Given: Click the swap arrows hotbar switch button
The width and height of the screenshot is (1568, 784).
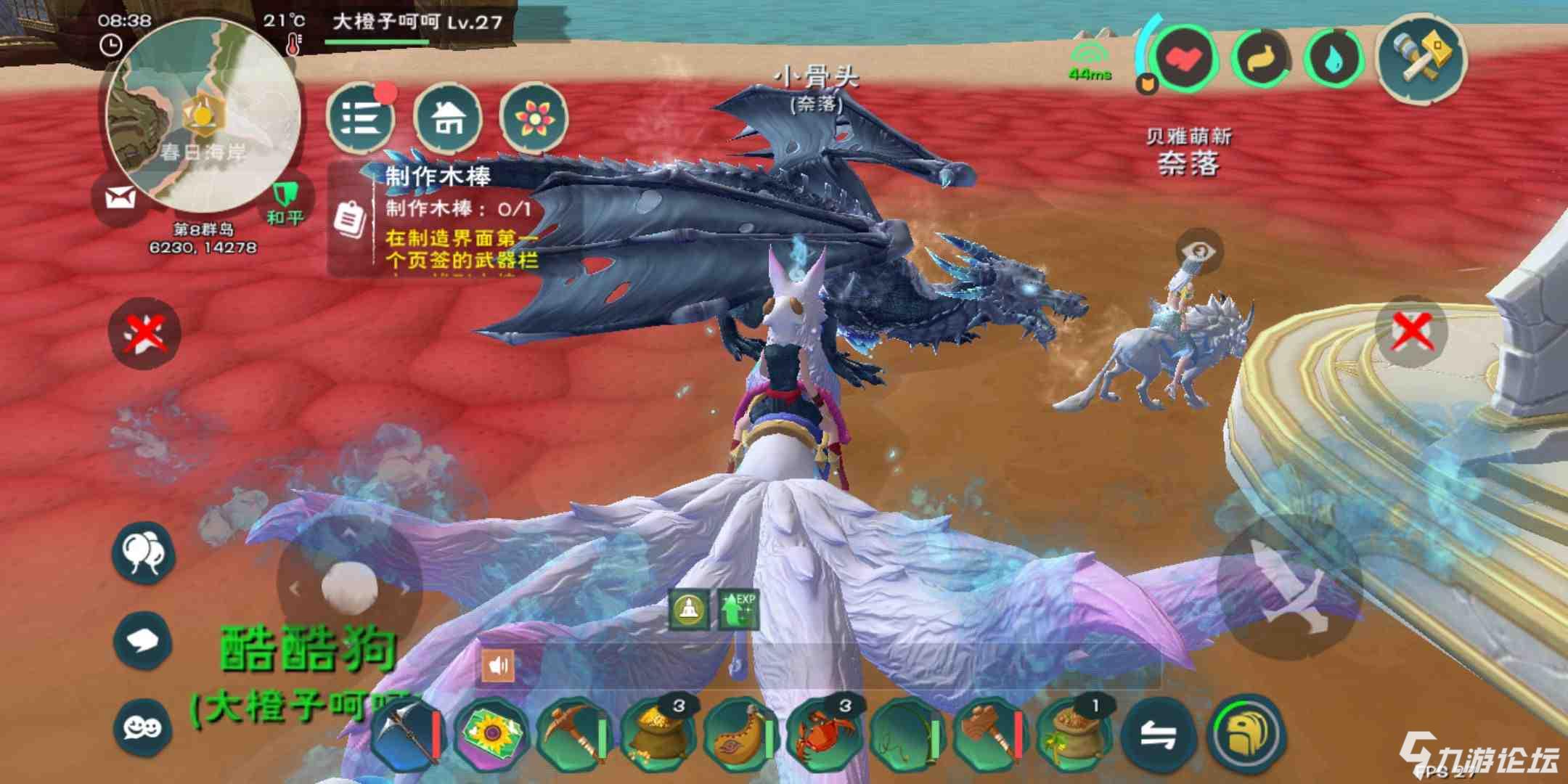Looking at the screenshot, I should coord(1158,735).
